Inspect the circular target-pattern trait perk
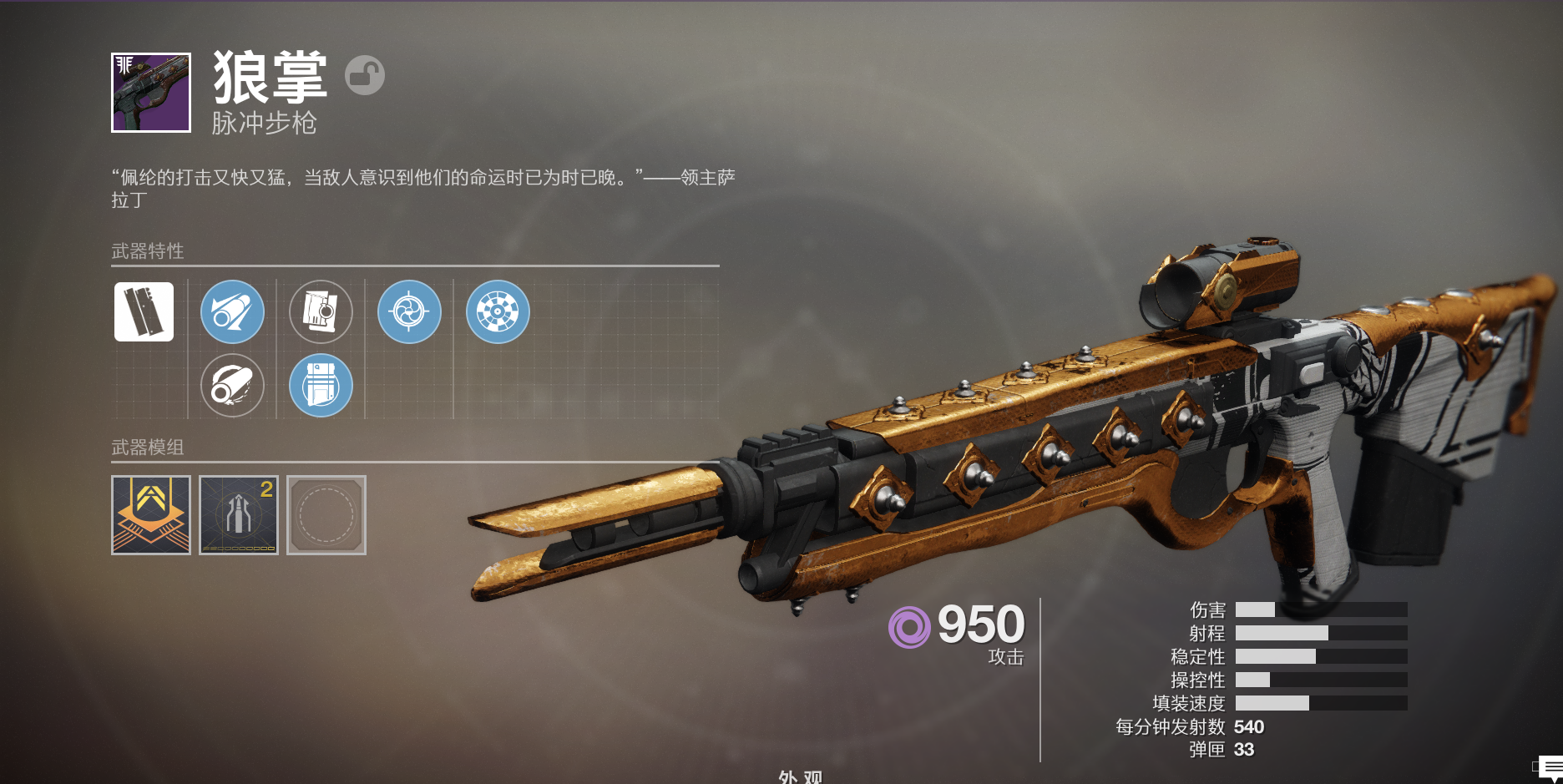 (498, 311)
